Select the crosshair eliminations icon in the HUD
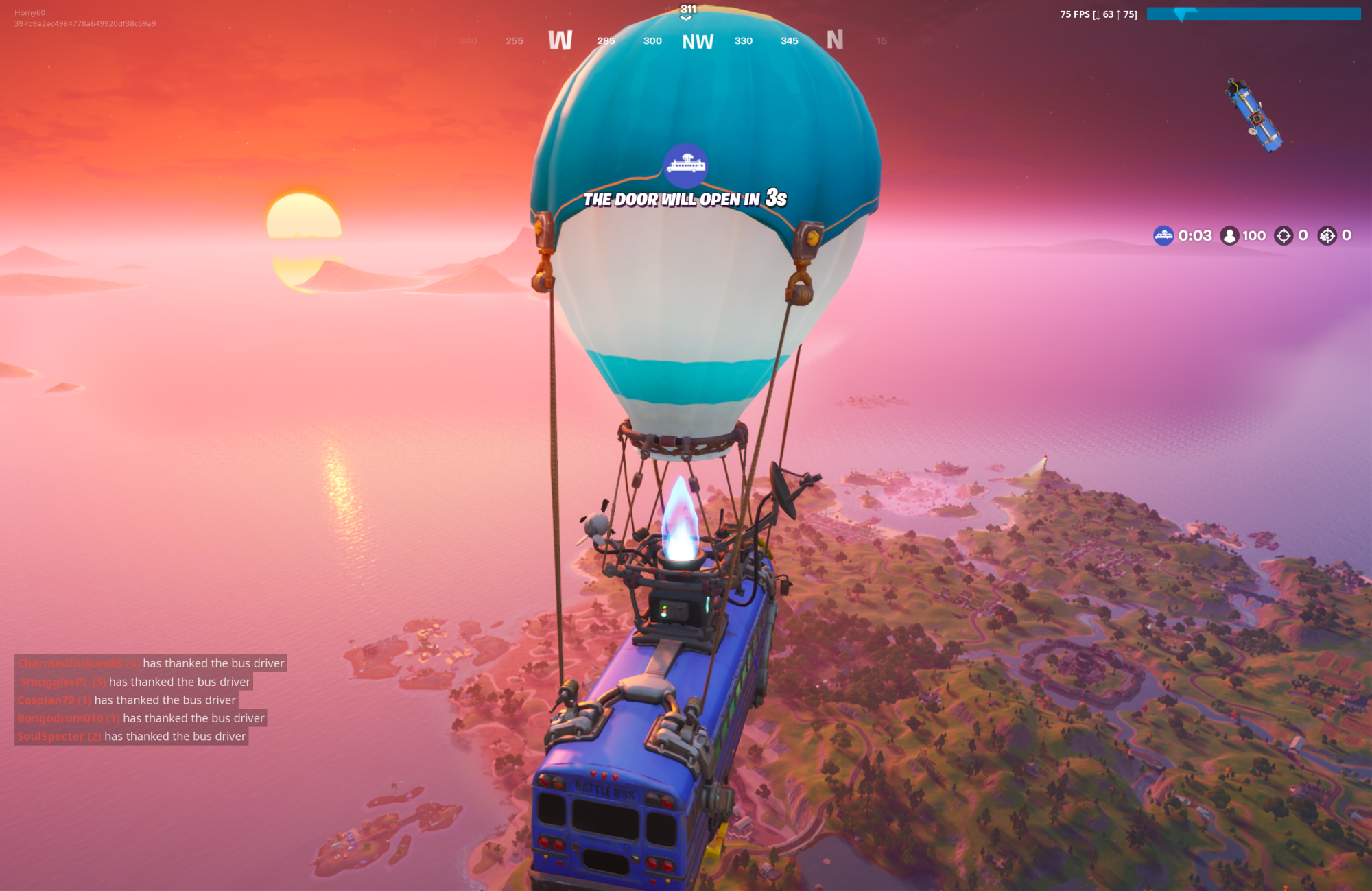 1283,236
